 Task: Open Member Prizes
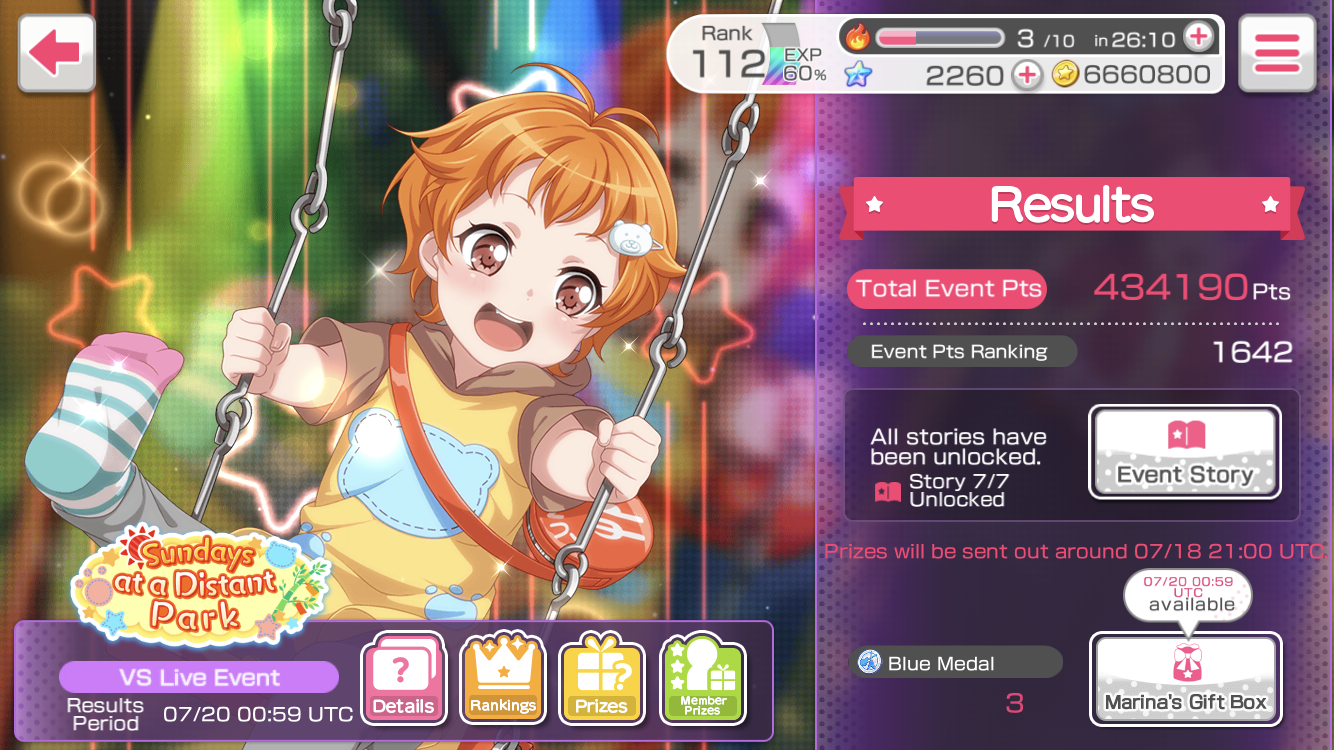[x=703, y=679]
